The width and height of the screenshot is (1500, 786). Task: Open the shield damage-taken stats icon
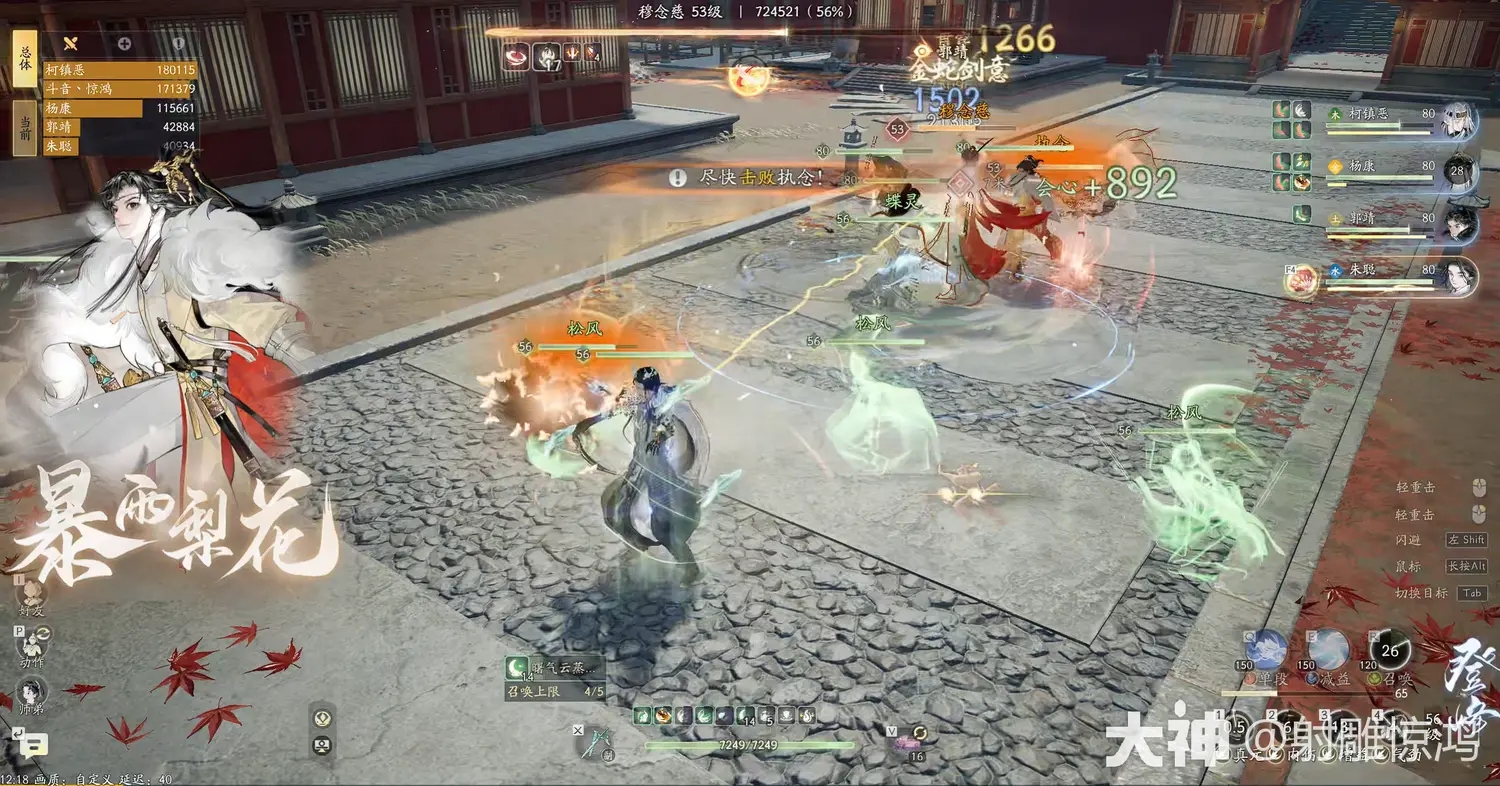point(178,43)
